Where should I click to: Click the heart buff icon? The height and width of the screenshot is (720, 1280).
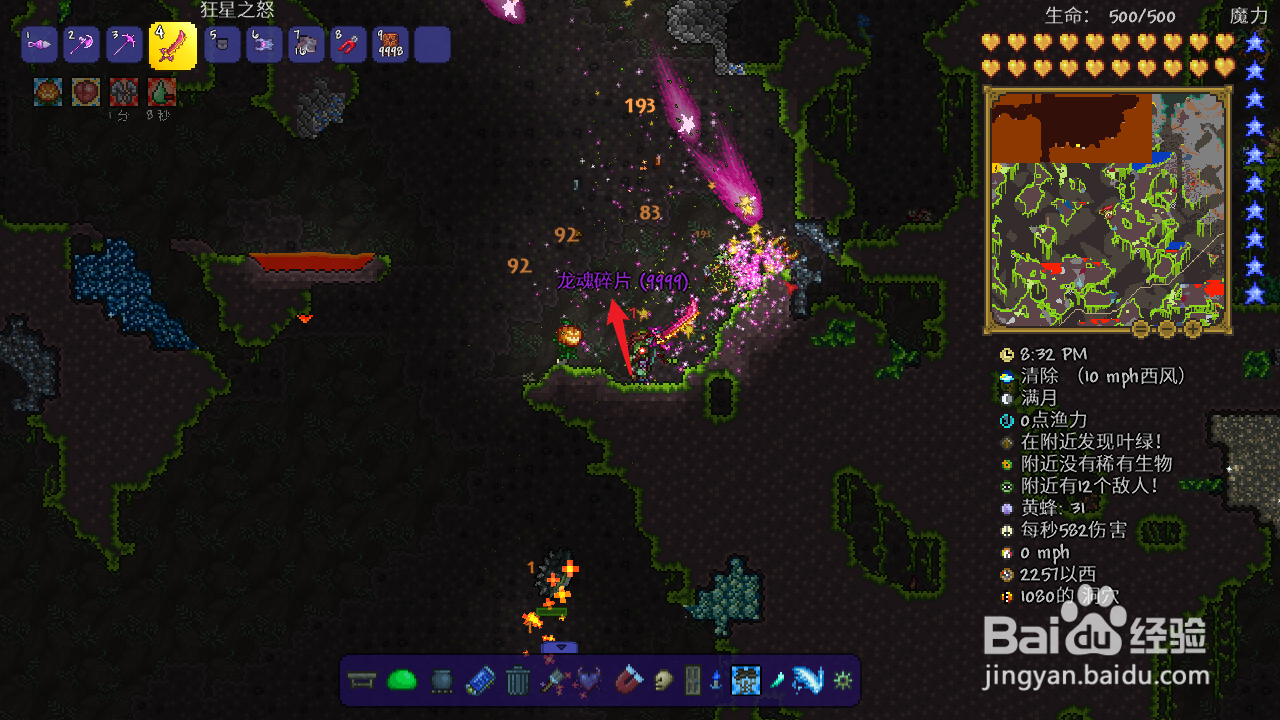[x=86, y=92]
